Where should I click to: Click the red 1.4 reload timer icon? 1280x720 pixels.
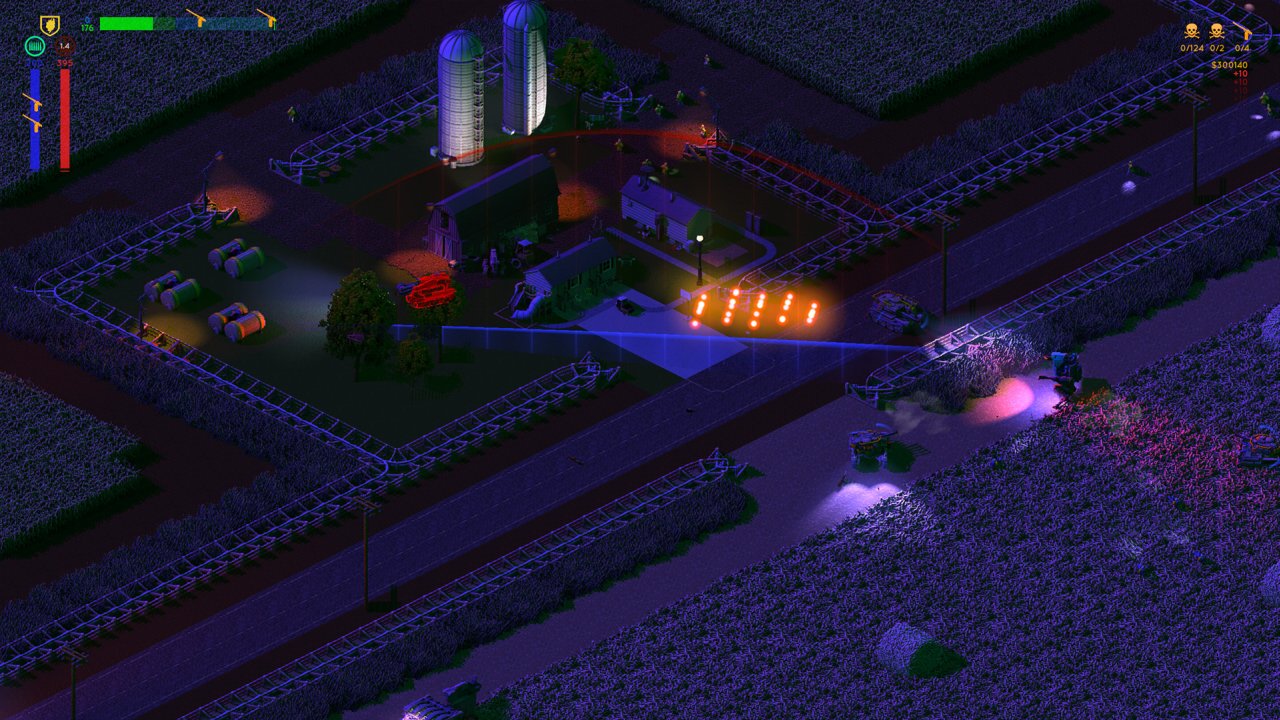coord(65,46)
